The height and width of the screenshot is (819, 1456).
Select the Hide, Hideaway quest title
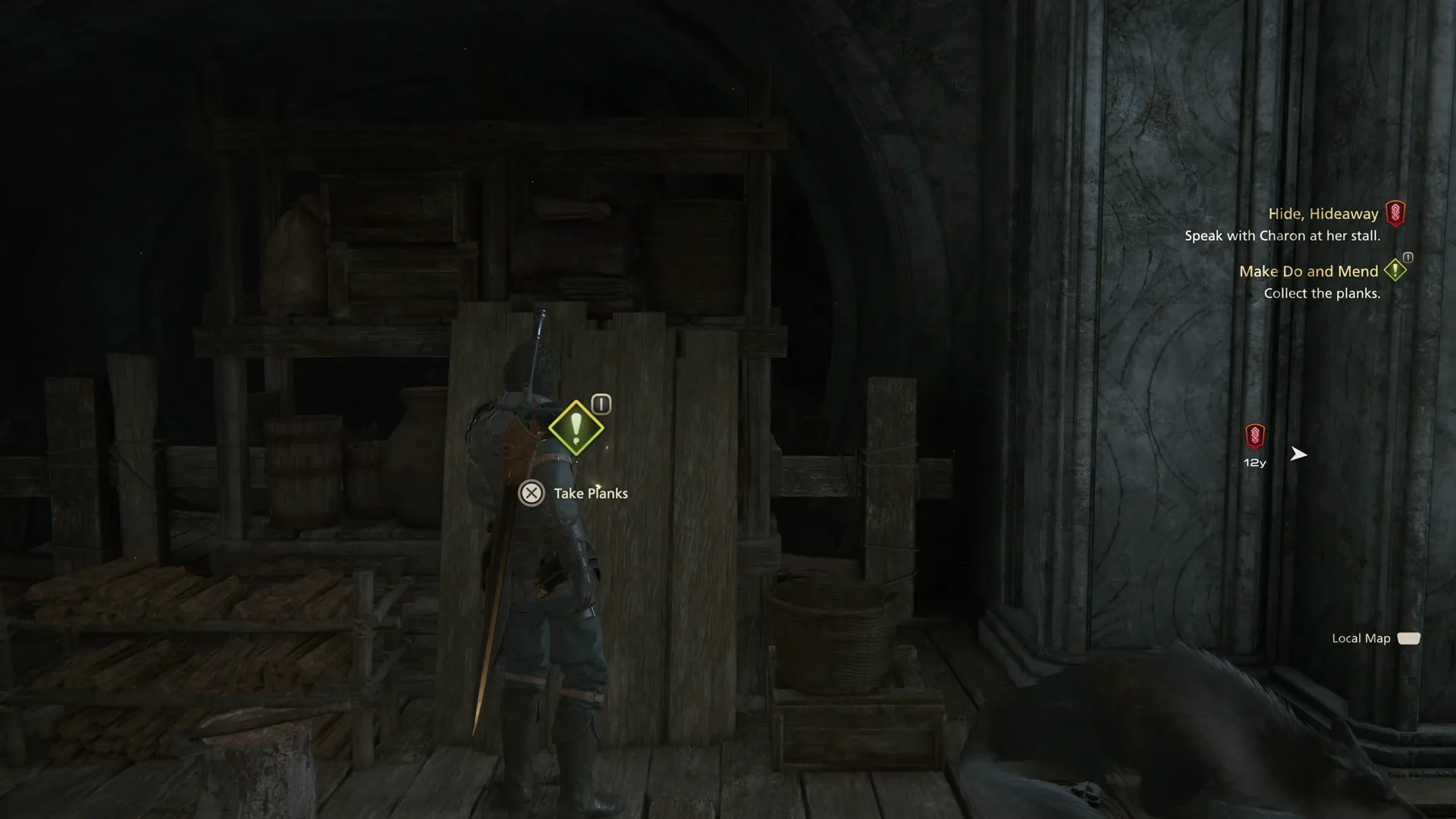pos(1323,213)
